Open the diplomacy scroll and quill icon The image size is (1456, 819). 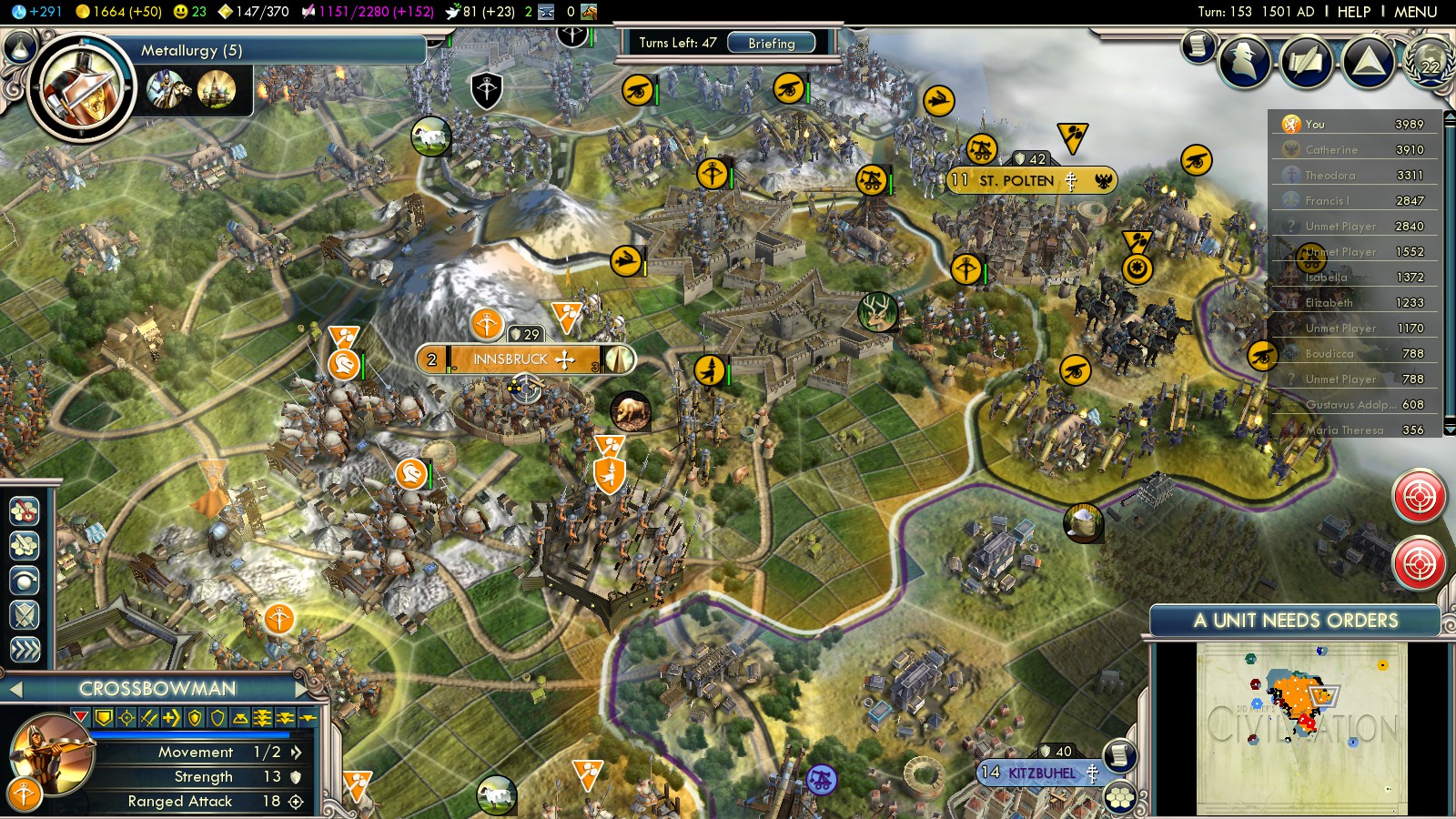click(1307, 62)
